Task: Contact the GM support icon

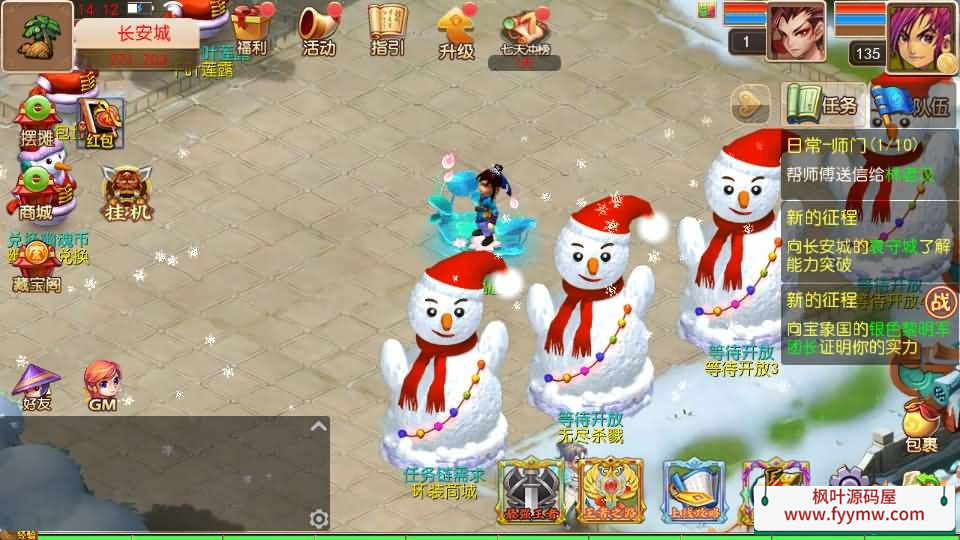Action: 103,385
